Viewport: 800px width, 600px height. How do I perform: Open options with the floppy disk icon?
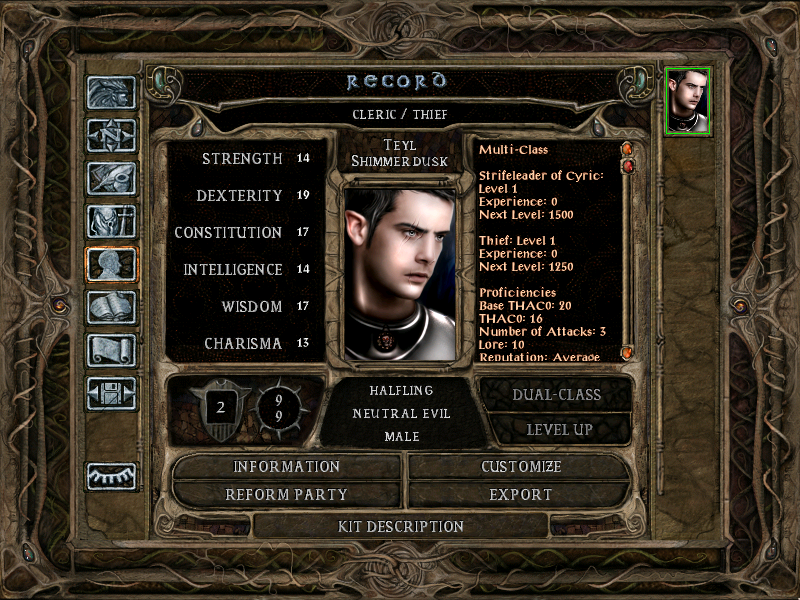click(111, 393)
